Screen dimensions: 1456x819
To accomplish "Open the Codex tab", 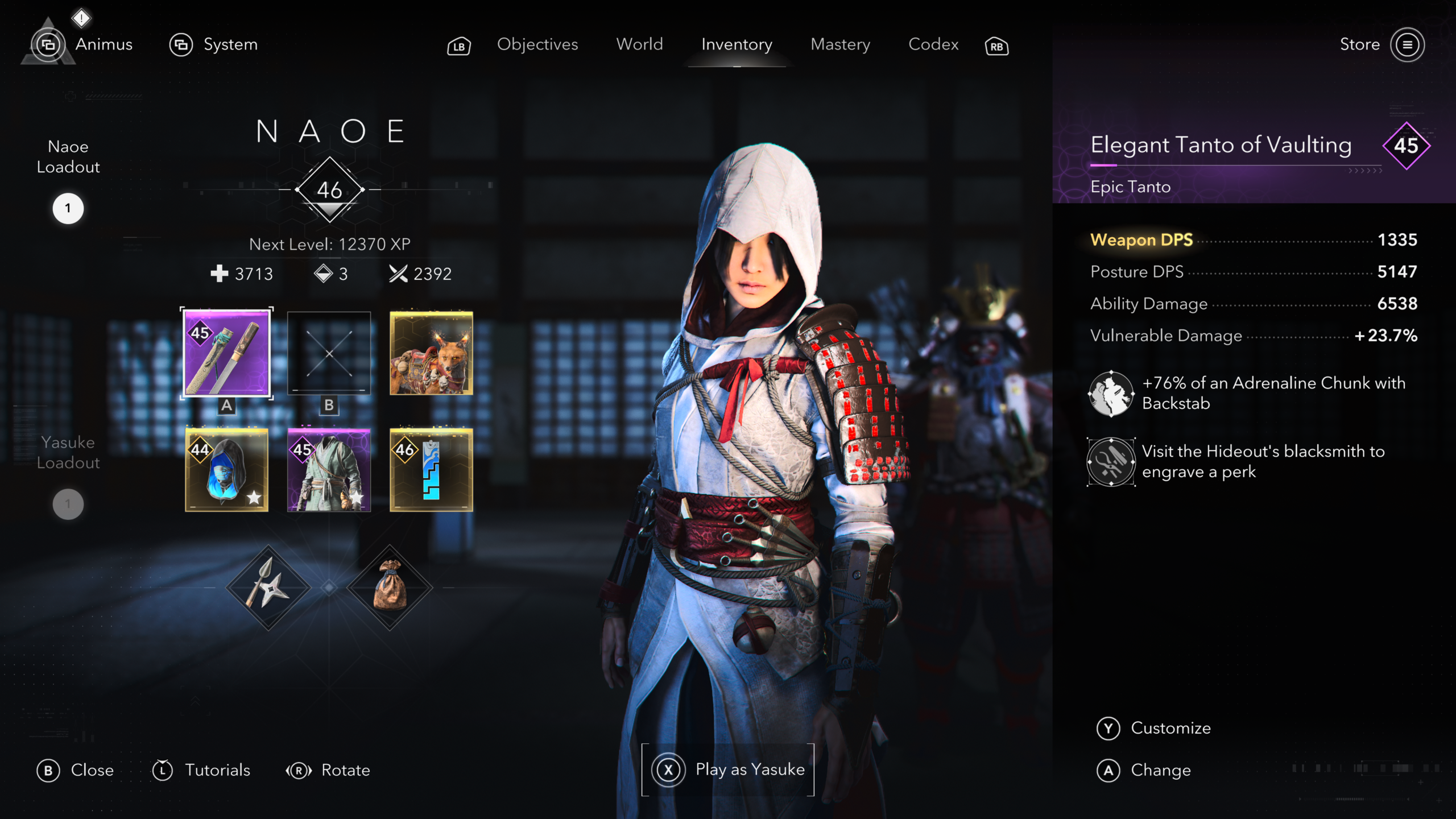I will [x=933, y=44].
